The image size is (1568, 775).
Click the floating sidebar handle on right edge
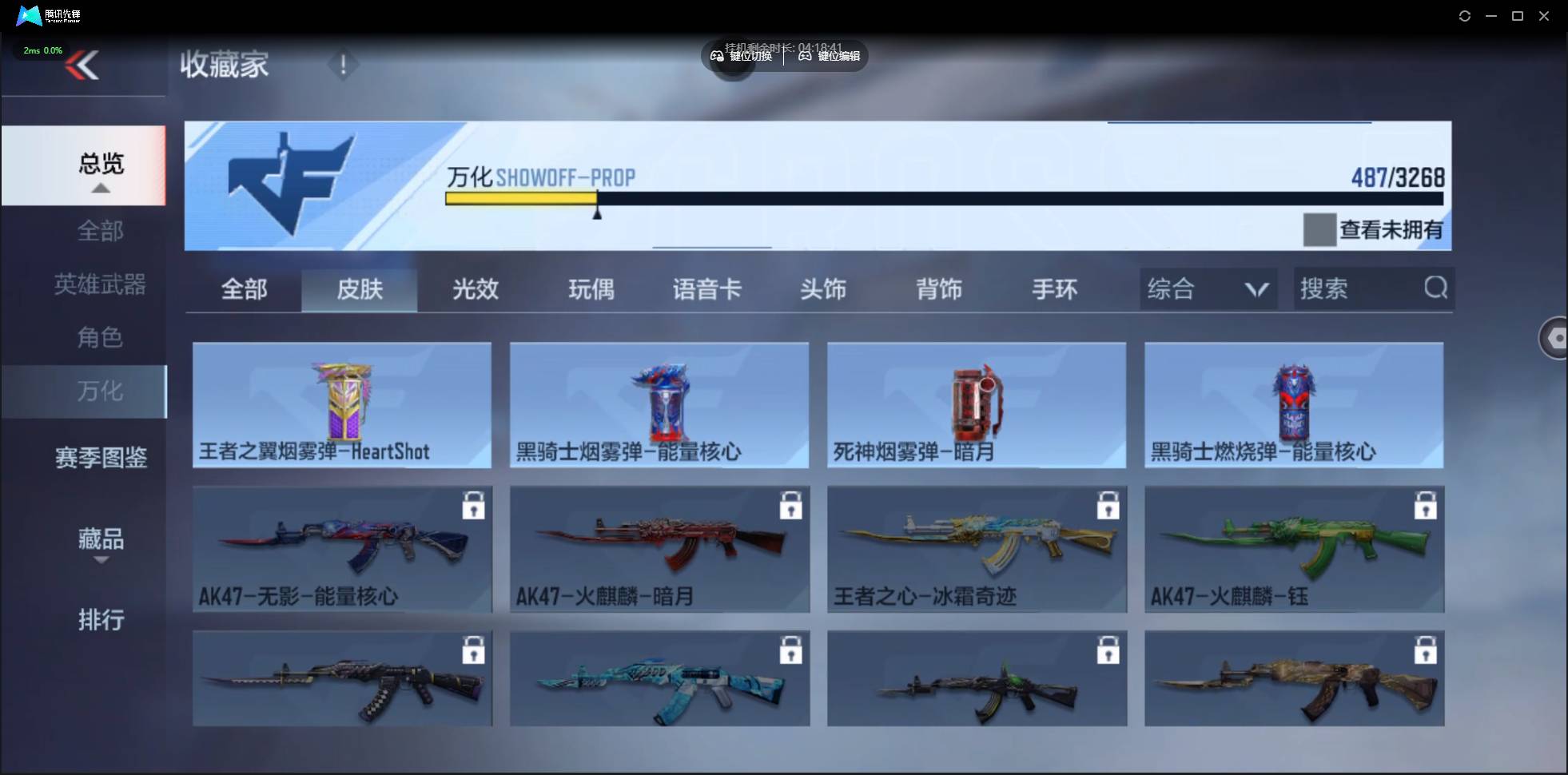pyautogui.click(x=1555, y=338)
